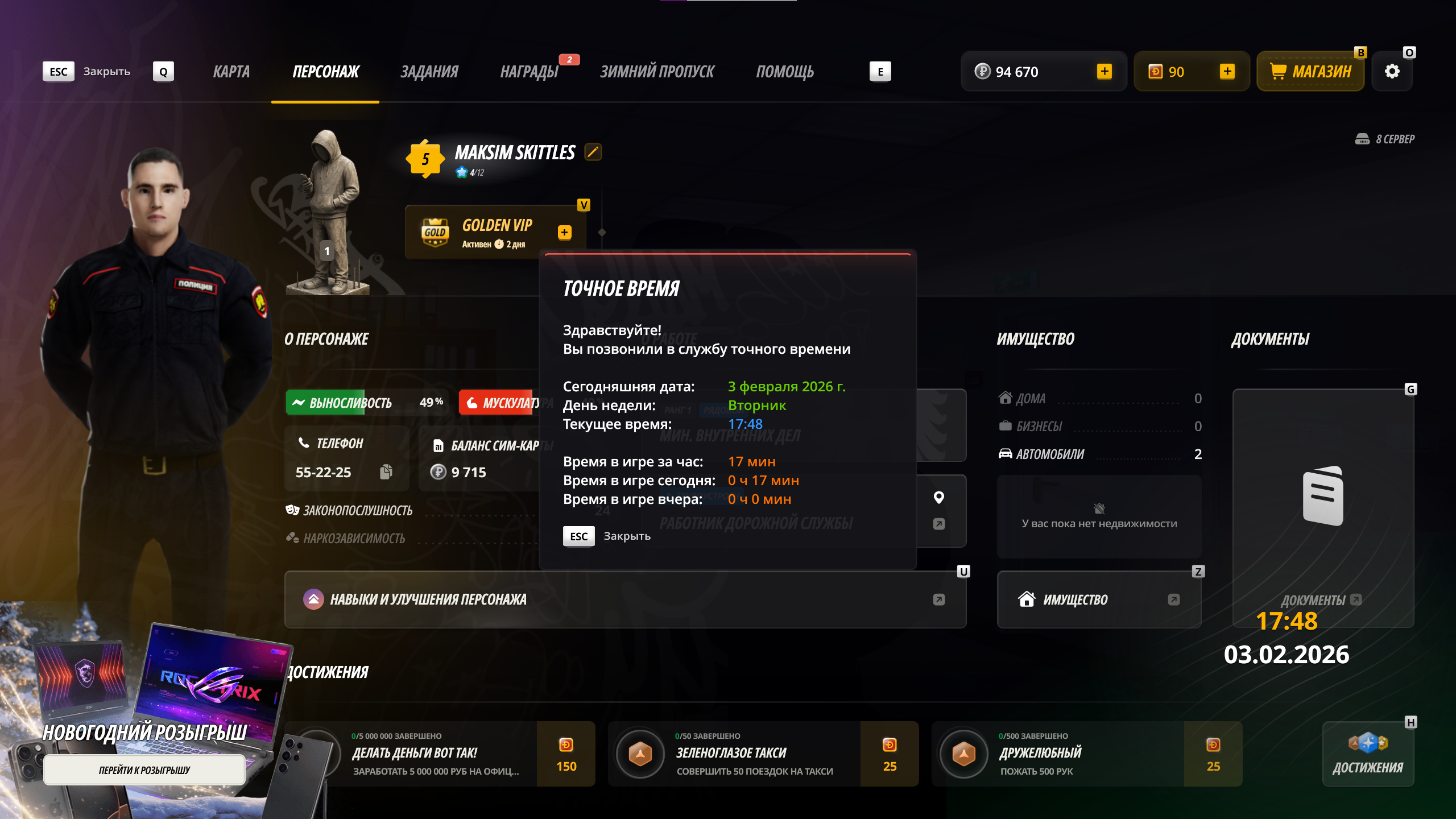Open the Задания tab
This screenshot has width=1456, height=819.
point(429,72)
